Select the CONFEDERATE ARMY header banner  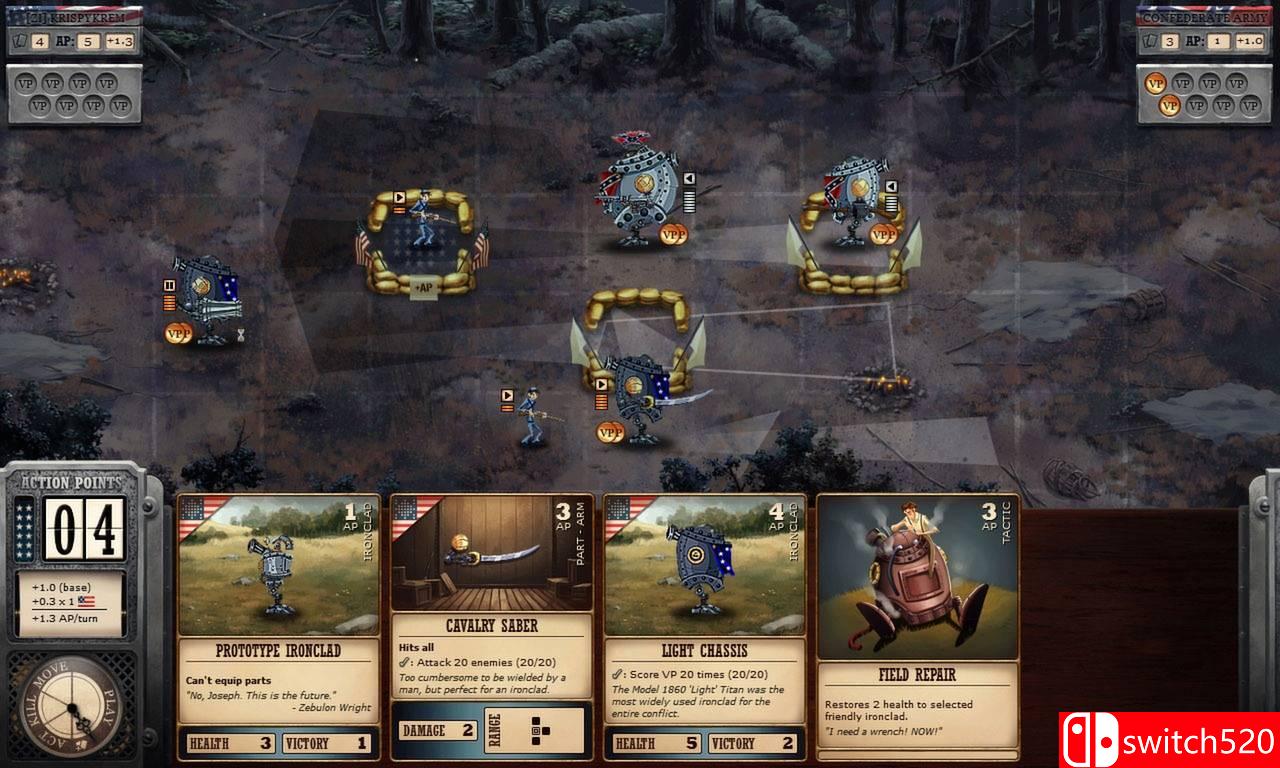pos(1204,15)
